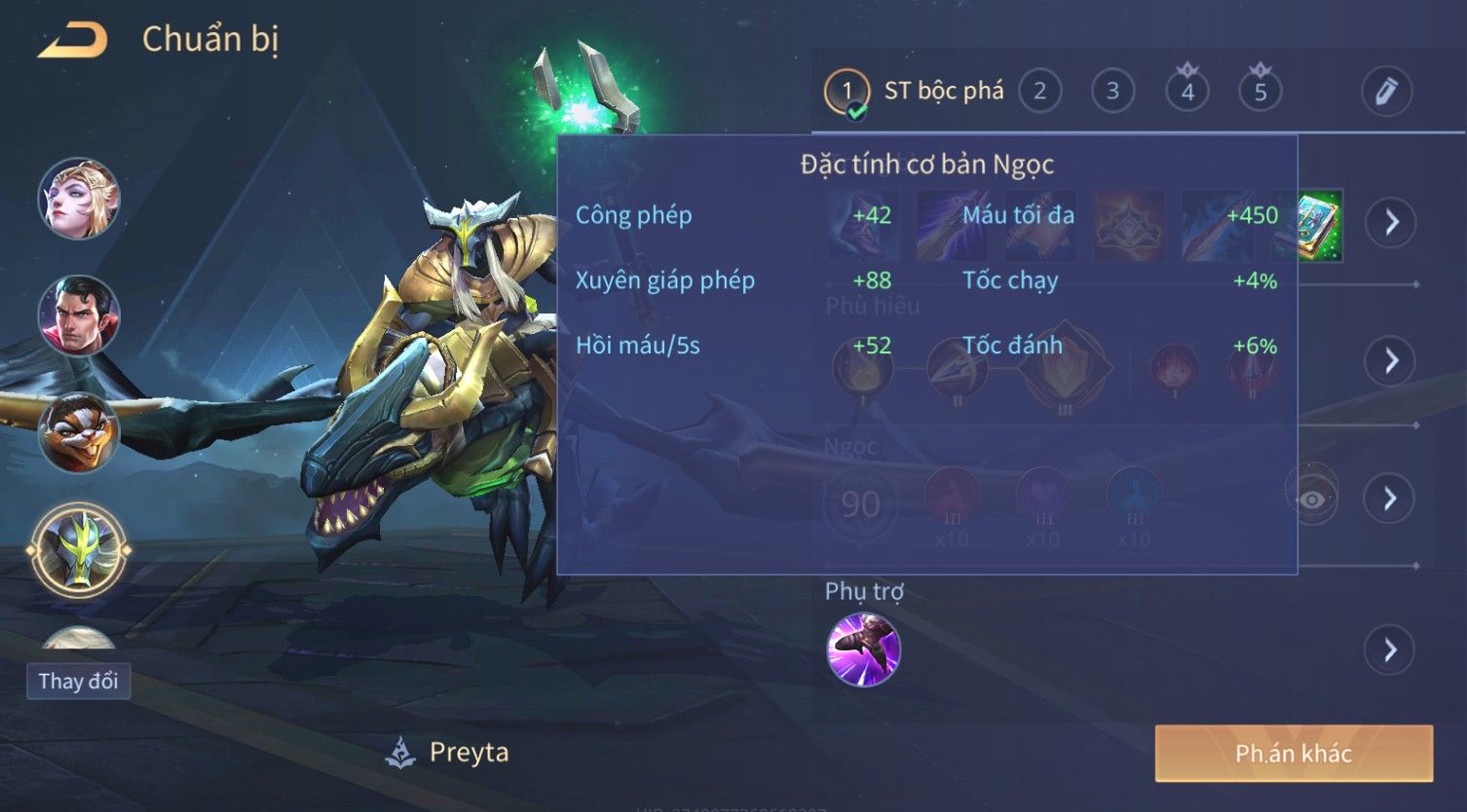Switch to build preset 3
Screen dimensions: 1467x812
coord(1112,92)
